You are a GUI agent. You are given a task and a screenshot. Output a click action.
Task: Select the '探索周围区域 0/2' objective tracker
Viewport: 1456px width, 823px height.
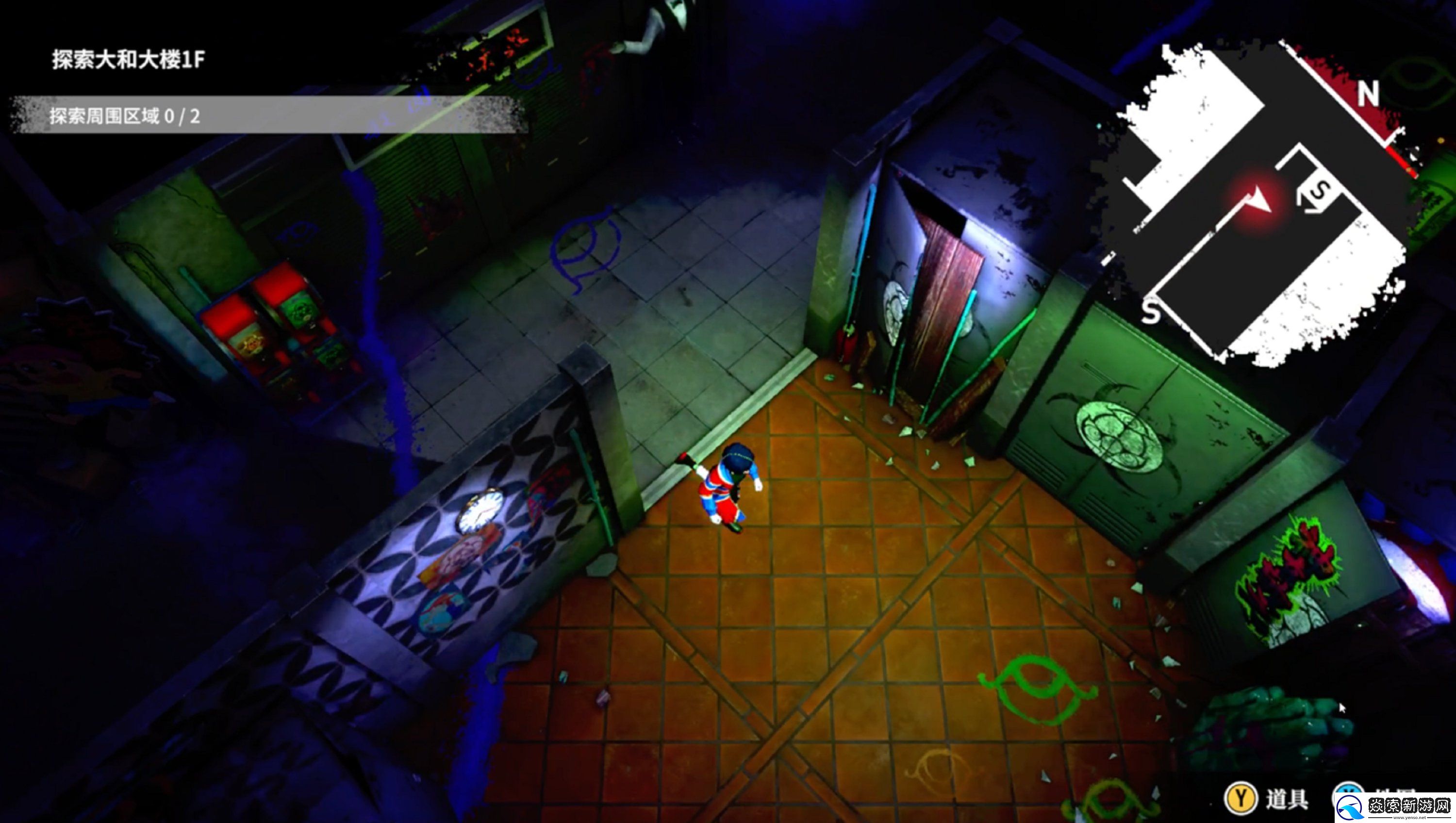(x=125, y=116)
